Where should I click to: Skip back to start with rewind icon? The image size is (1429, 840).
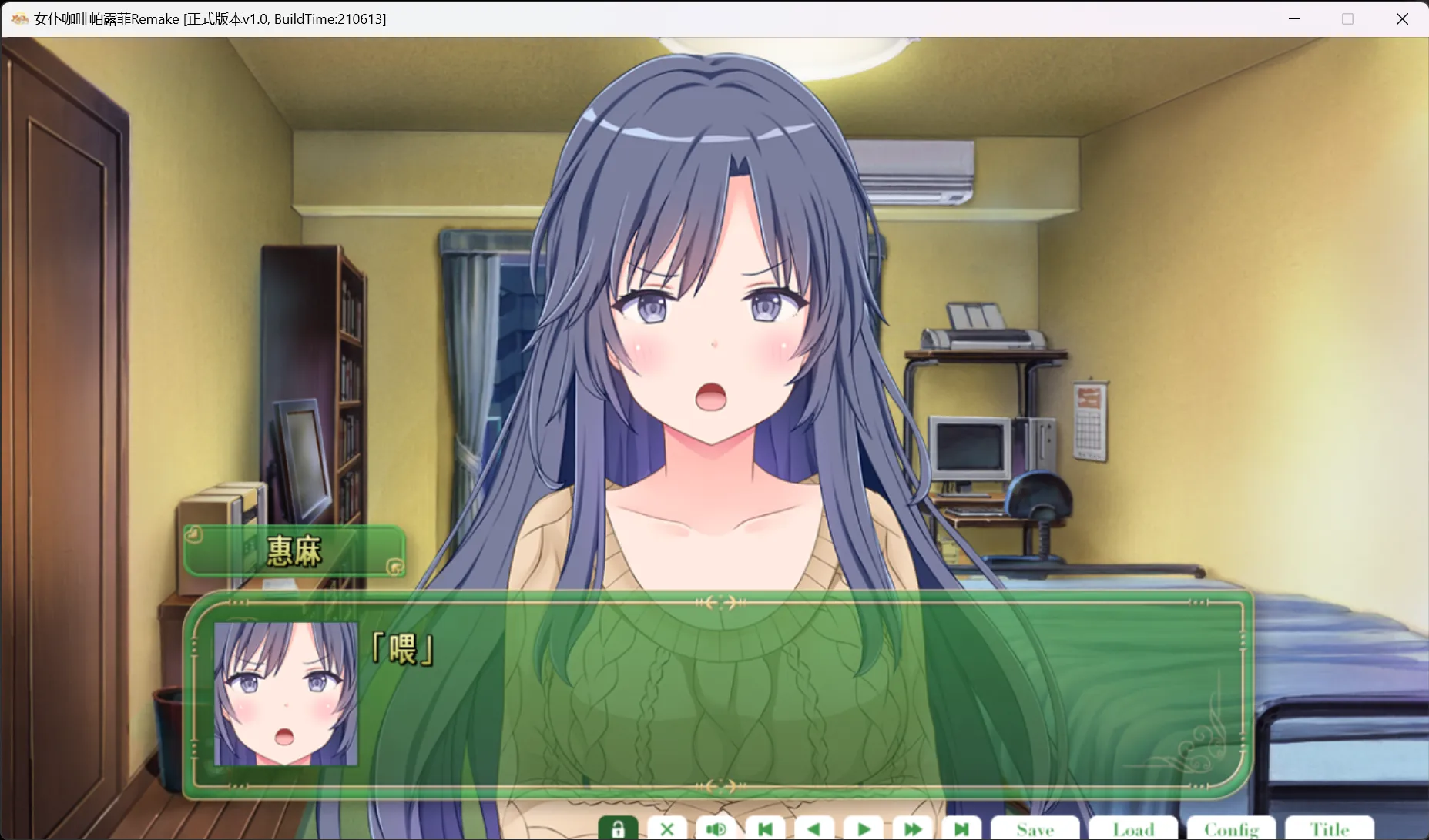click(765, 829)
